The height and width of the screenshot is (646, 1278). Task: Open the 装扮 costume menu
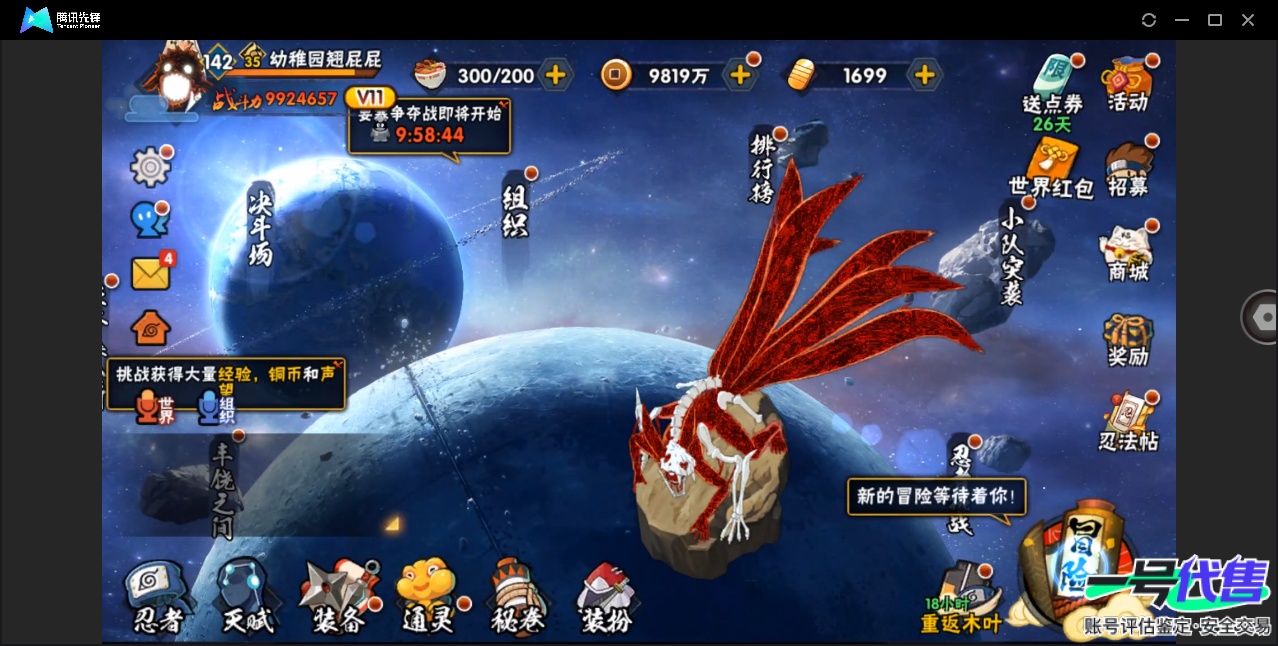click(x=607, y=598)
